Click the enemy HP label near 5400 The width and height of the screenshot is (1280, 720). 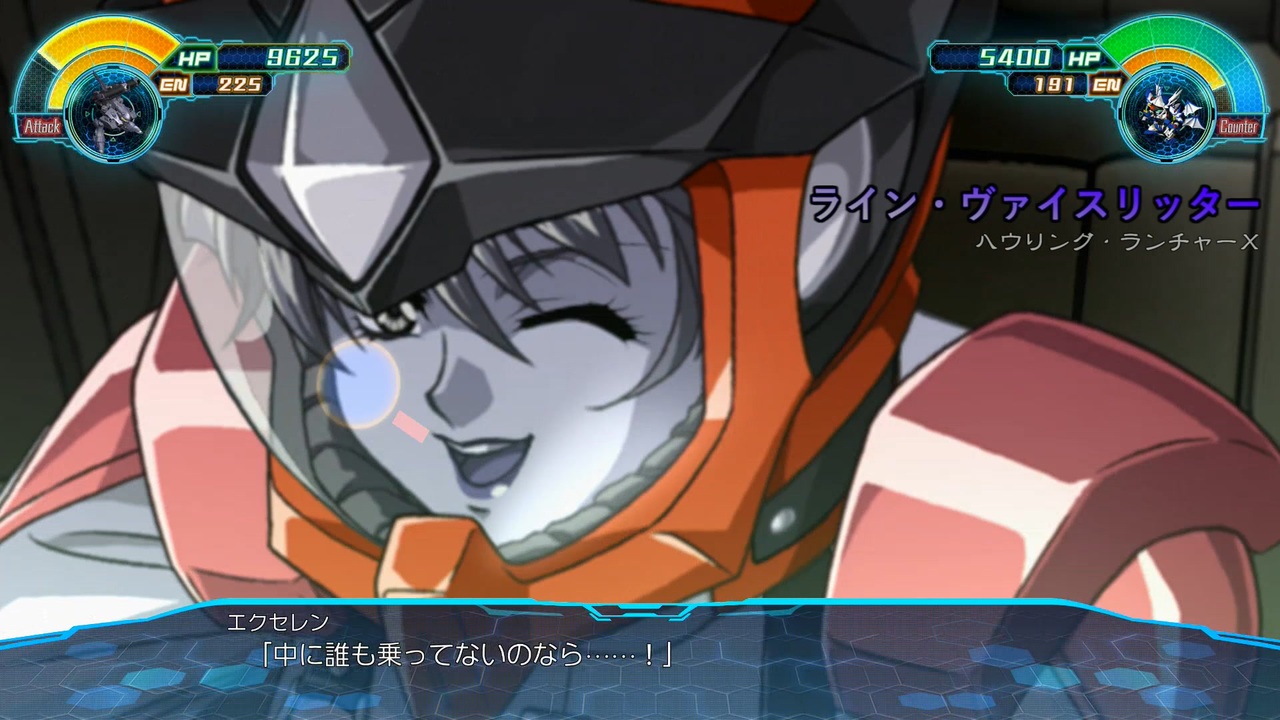click(1085, 59)
